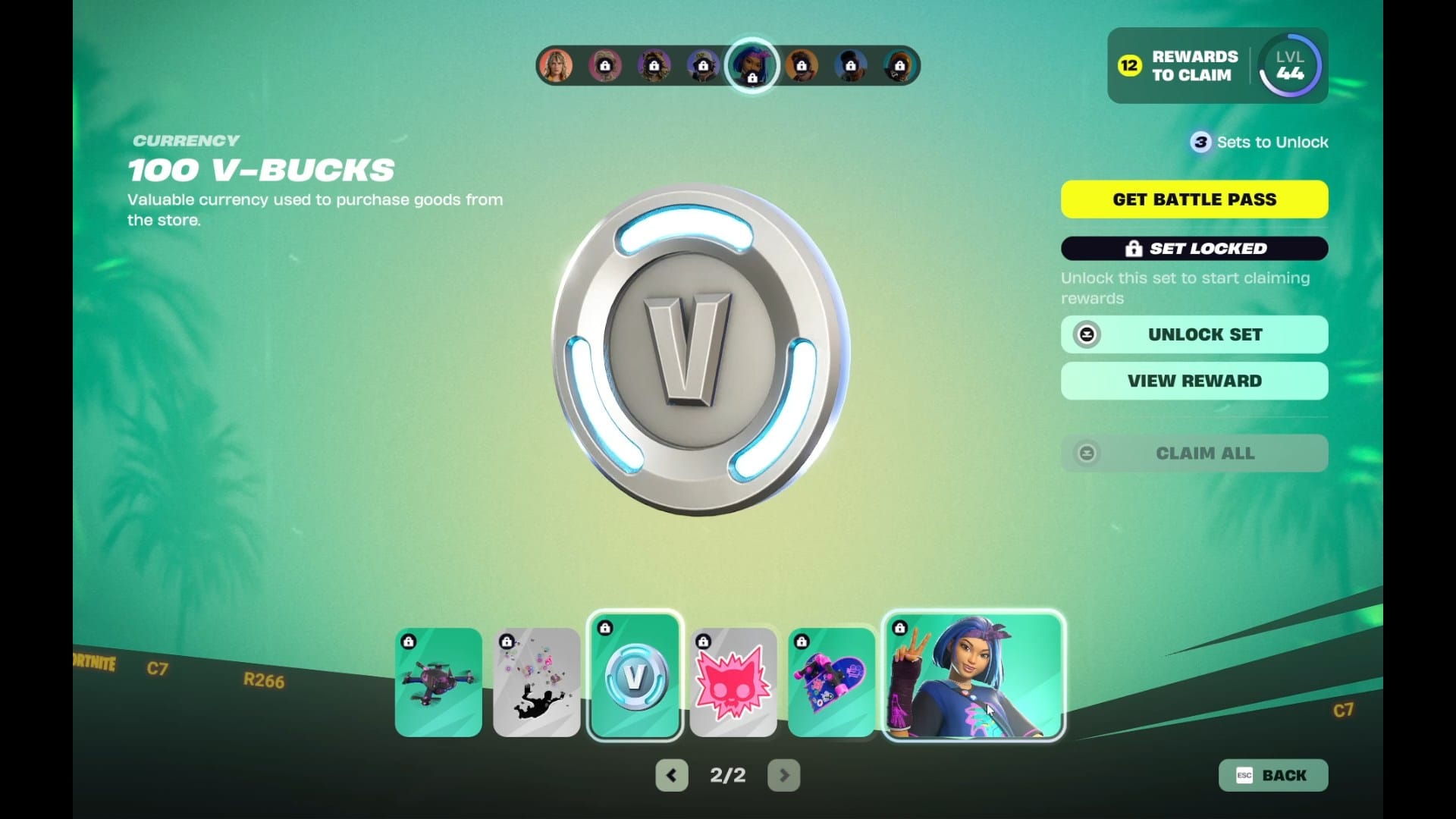Open the Rewards to Claim panel
Screen dimensions: 1456x819
pos(1179,66)
